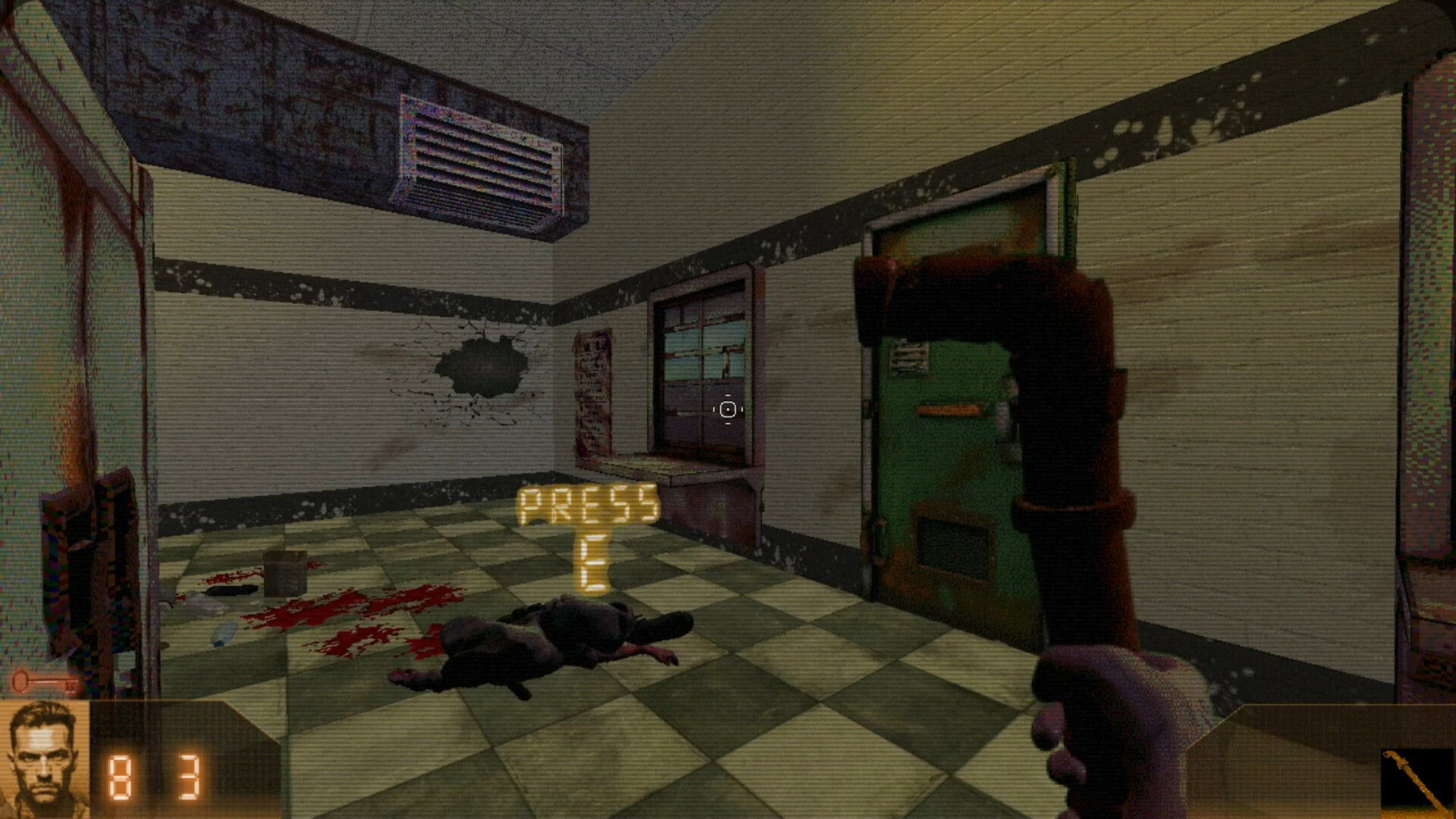Click the glowing health digit 8

(x=120, y=776)
